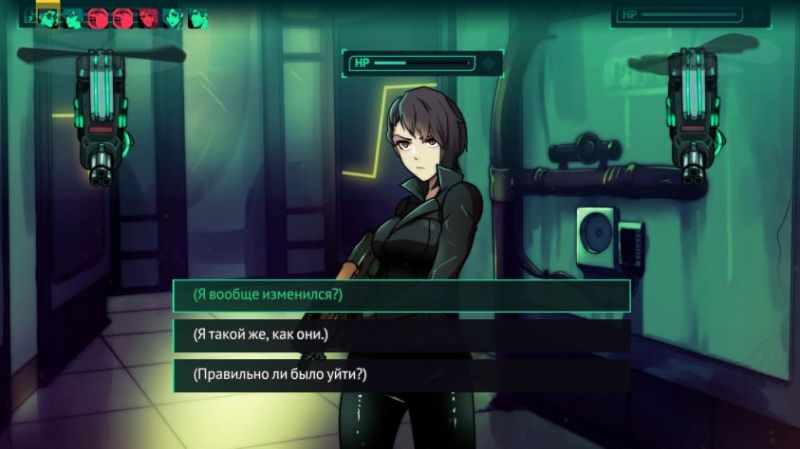This screenshot has height=449, width=800.
Task: Click the yellow-highlighted portrait in the turn order
Action: tap(48, 16)
